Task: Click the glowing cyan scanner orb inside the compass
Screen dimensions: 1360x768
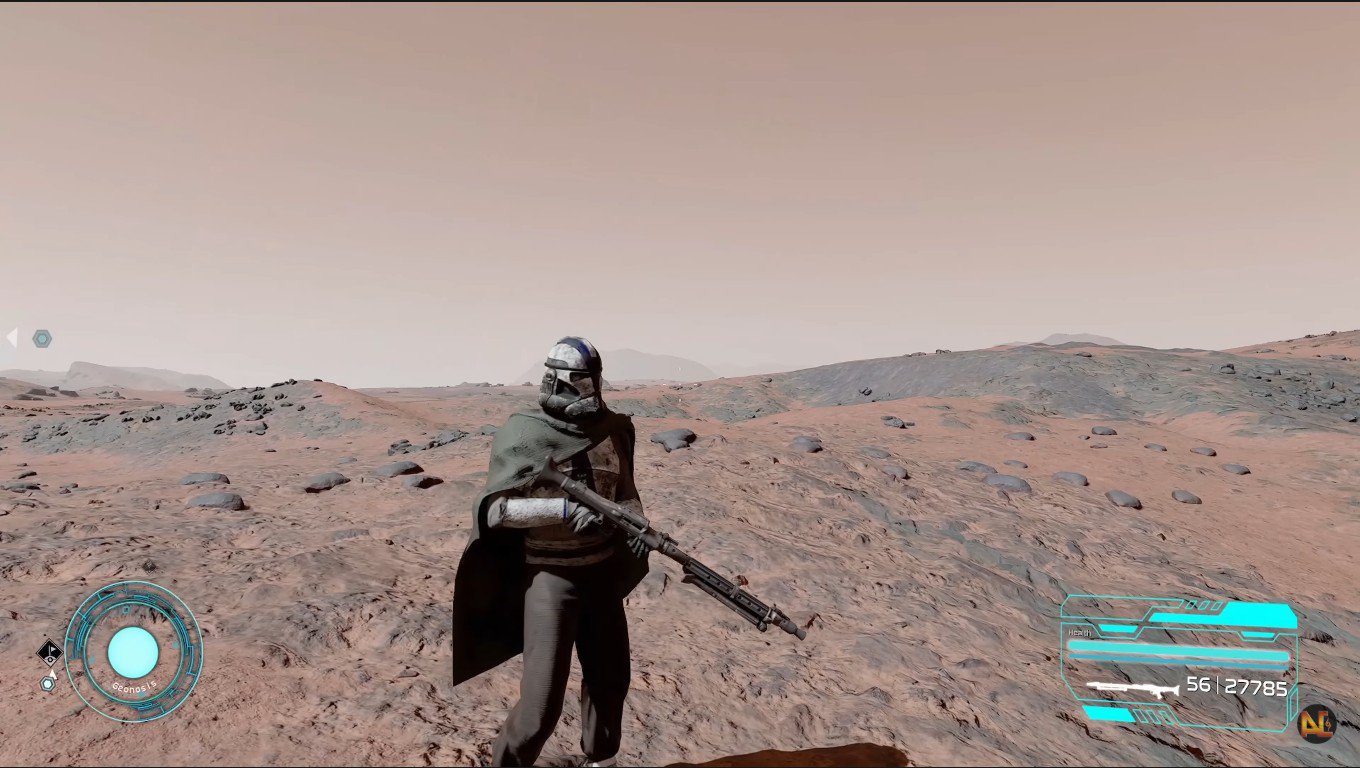Action: point(133,652)
